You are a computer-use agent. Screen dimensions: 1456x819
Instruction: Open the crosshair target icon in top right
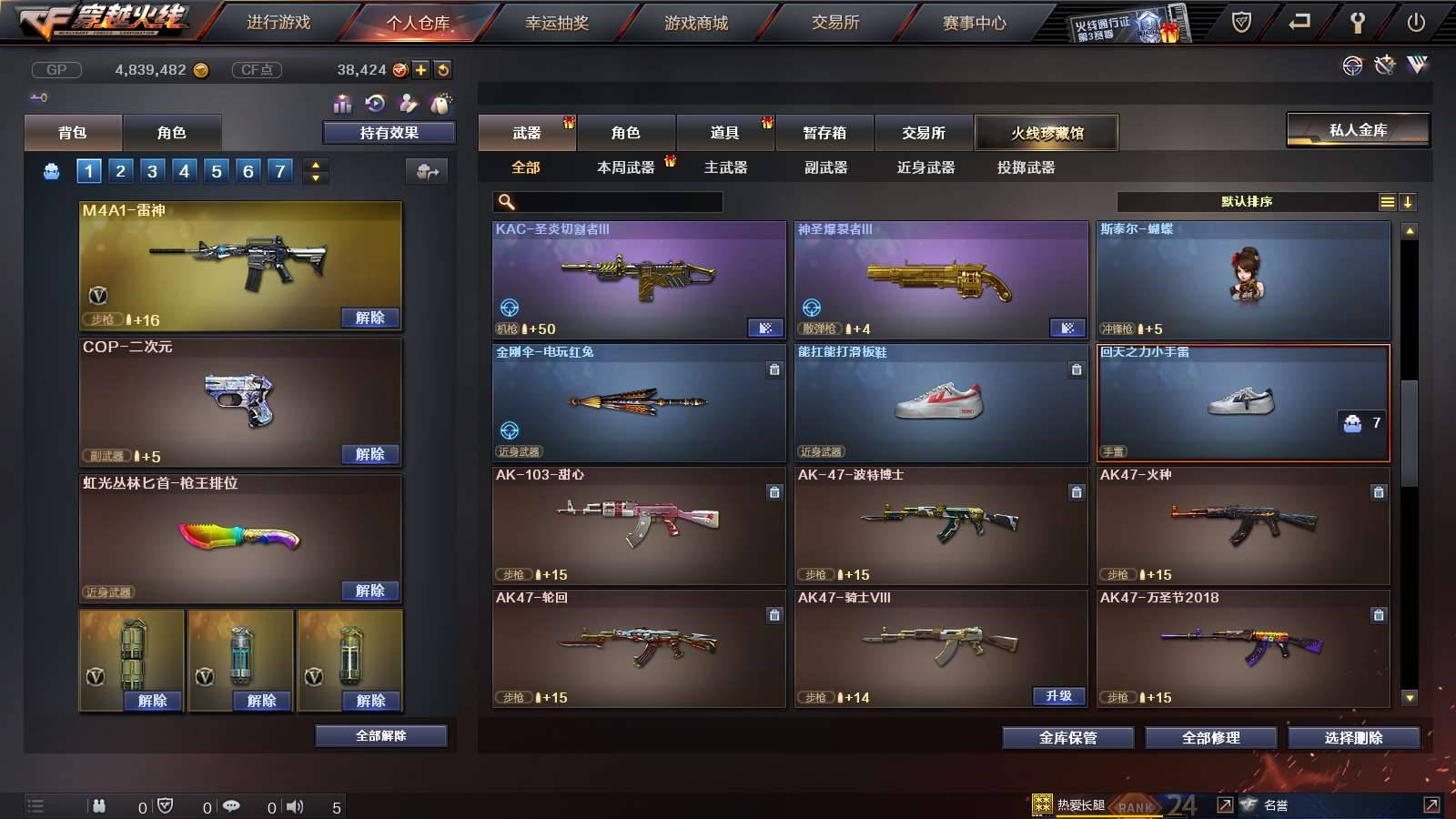[1351, 66]
